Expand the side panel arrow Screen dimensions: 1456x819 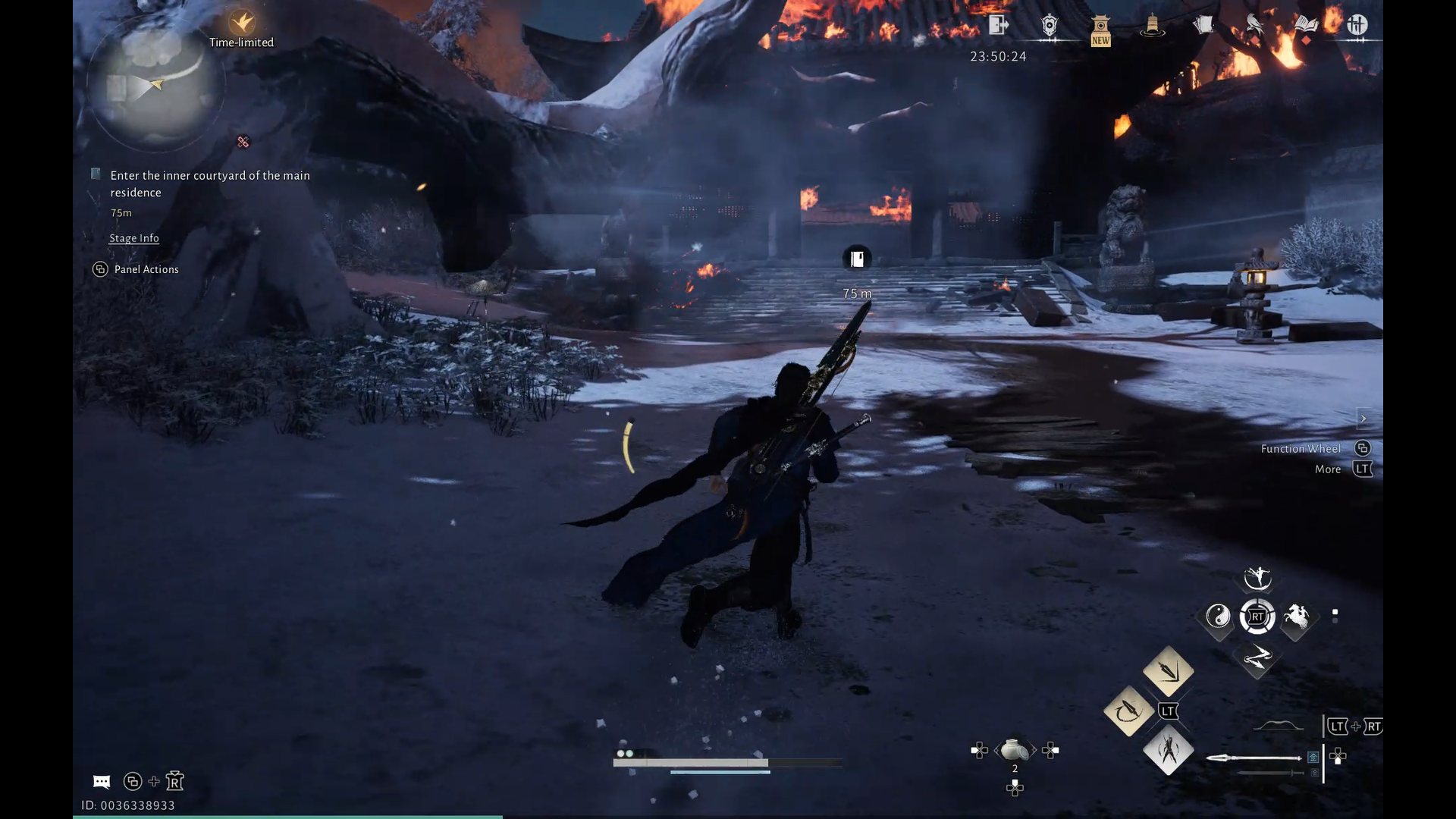pyautogui.click(x=1363, y=419)
